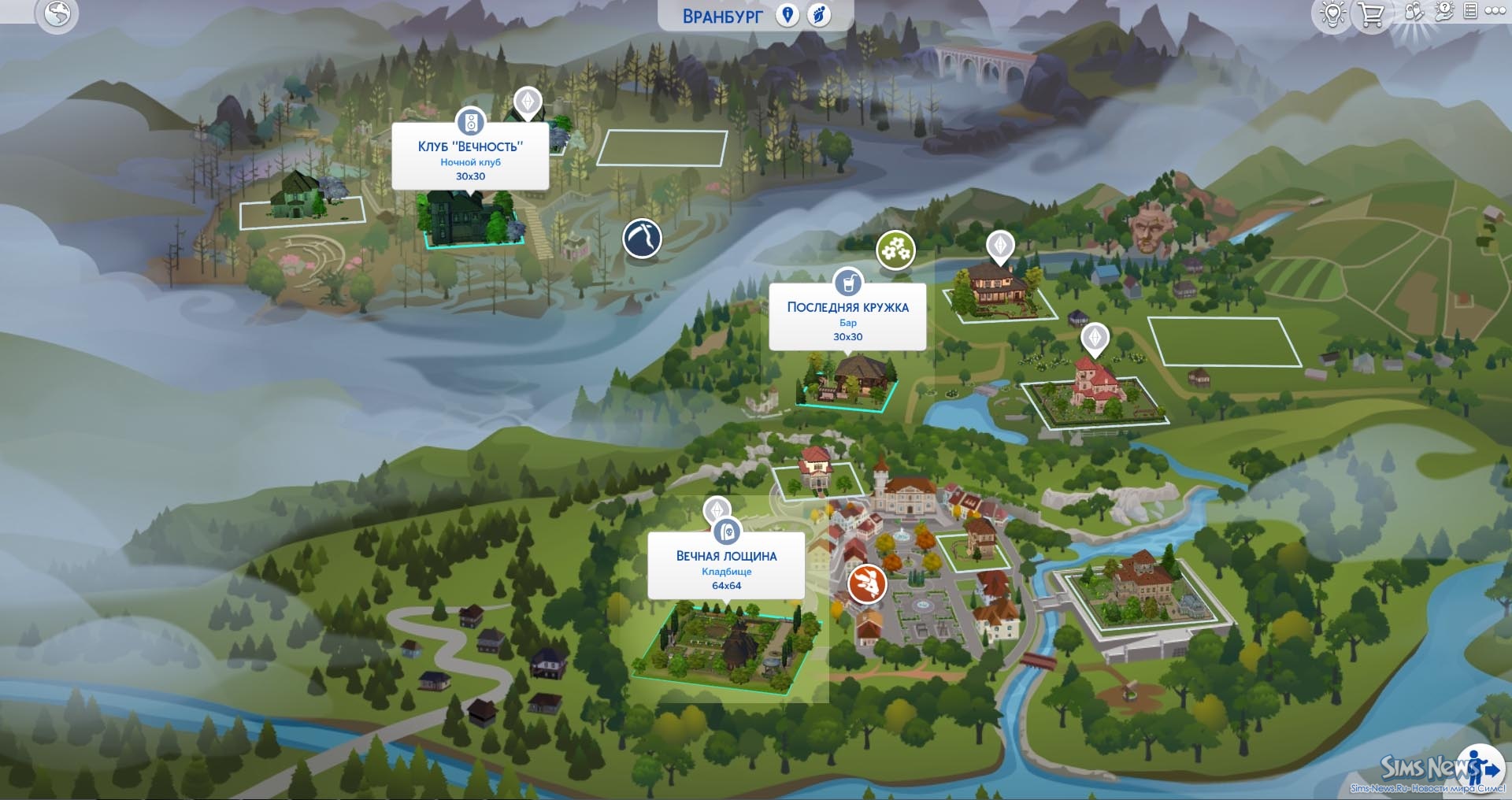Screen dimensions: 1512x800
Task: Open the manage households icon
Action: point(1414,12)
